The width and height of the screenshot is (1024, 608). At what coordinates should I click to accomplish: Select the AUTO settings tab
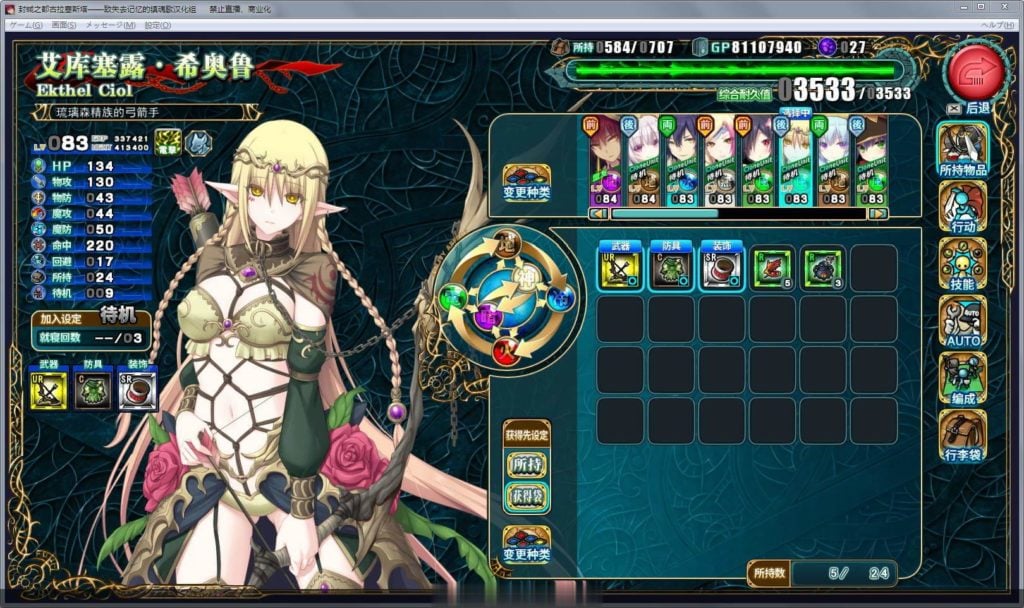(x=962, y=321)
